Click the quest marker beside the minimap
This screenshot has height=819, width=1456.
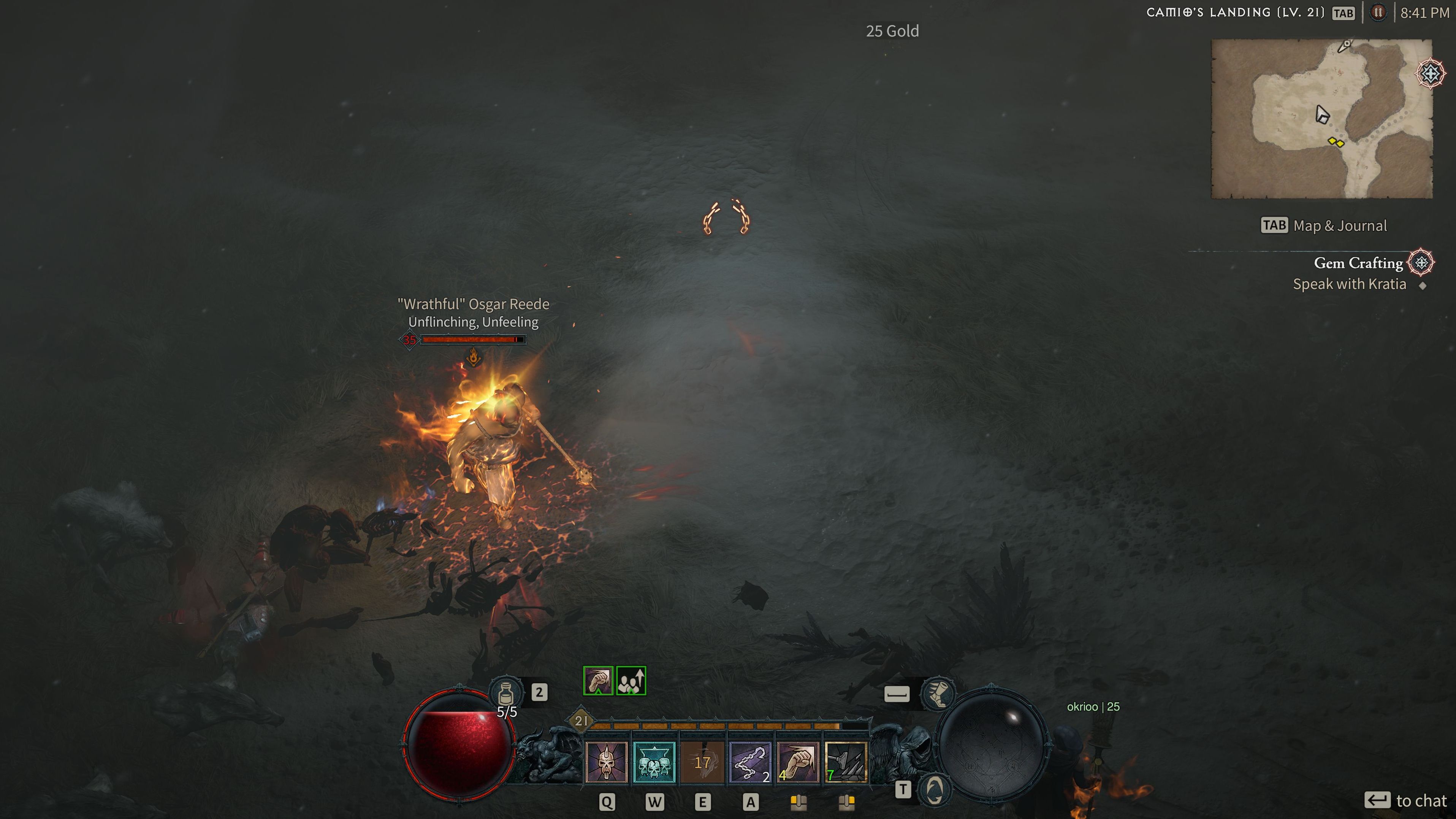[x=1431, y=73]
